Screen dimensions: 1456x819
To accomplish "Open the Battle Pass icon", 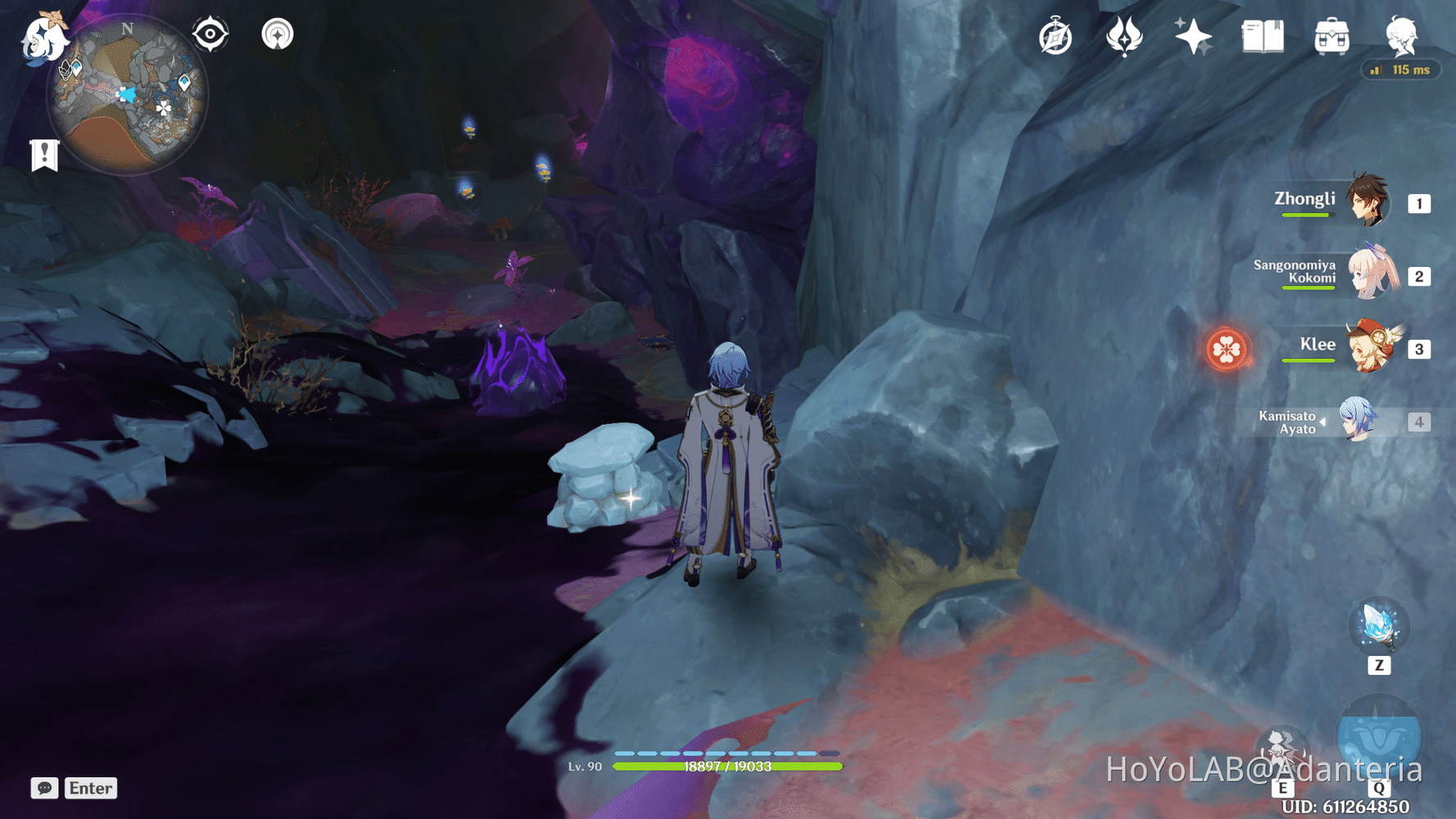I will [x=1125, y=36].
